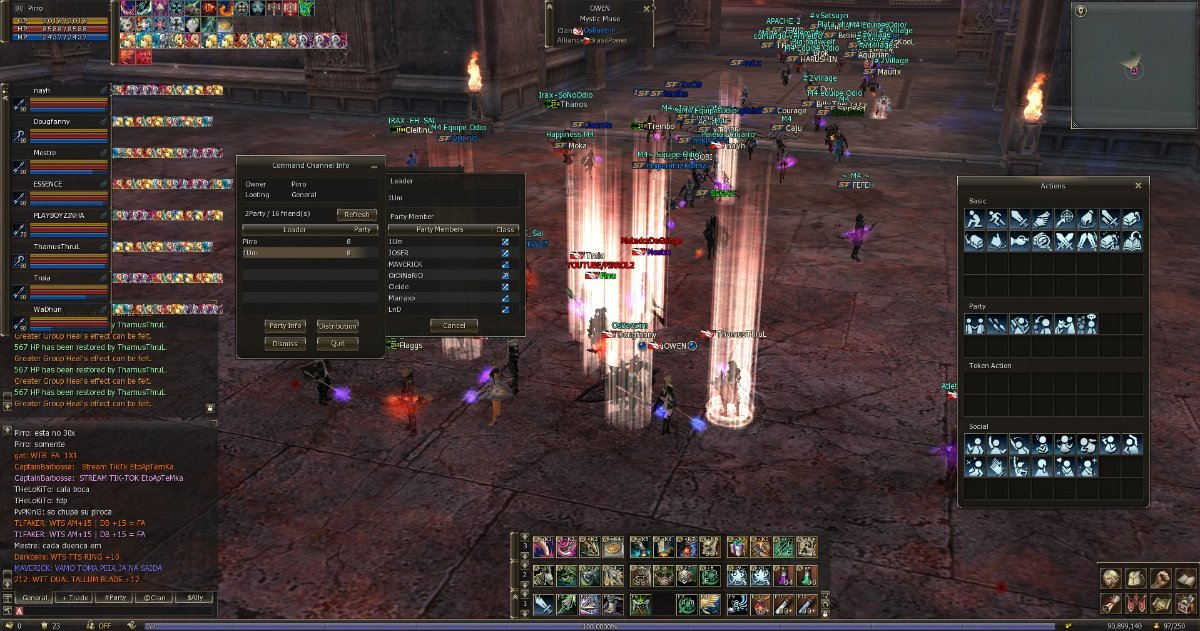The height and width of the screenshot is (631, 1200).
Task: Open Party Info for the selected leader
Action: click(284, 326)
